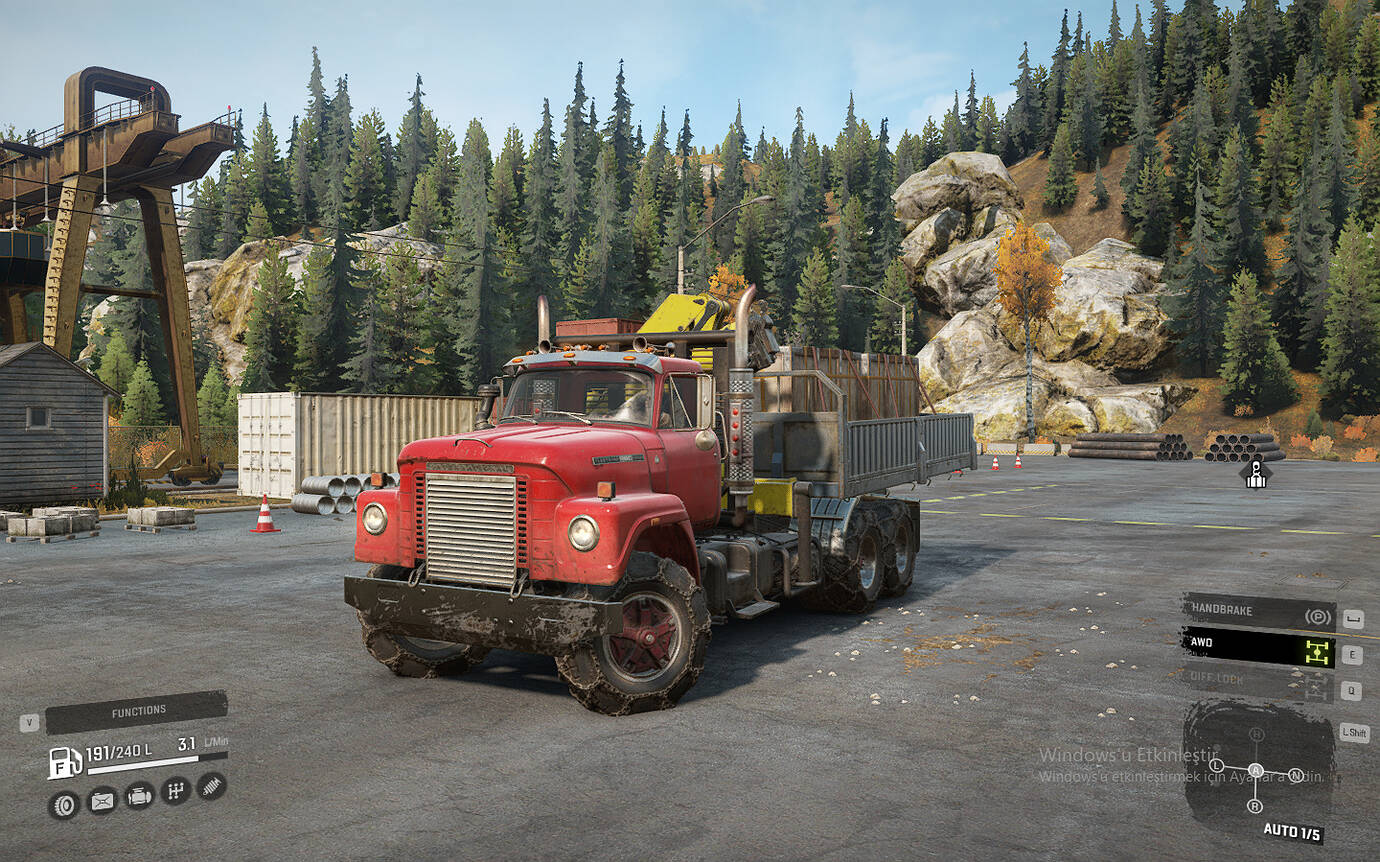1380x862 pixels.
Task: Choose the R reverse gear node
Action: tap(1255, 805)
